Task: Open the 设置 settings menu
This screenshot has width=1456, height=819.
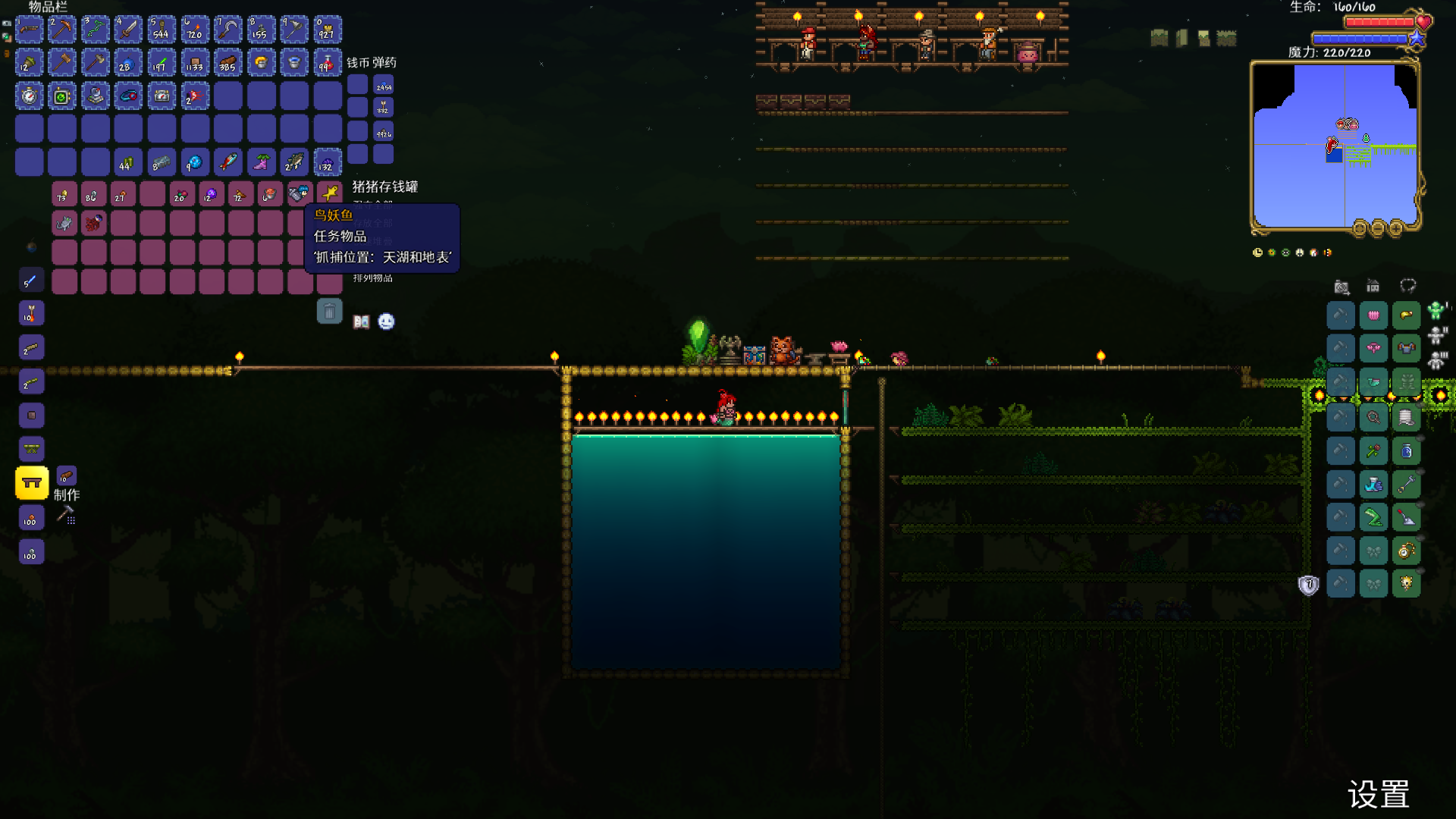Action: 1378,795
